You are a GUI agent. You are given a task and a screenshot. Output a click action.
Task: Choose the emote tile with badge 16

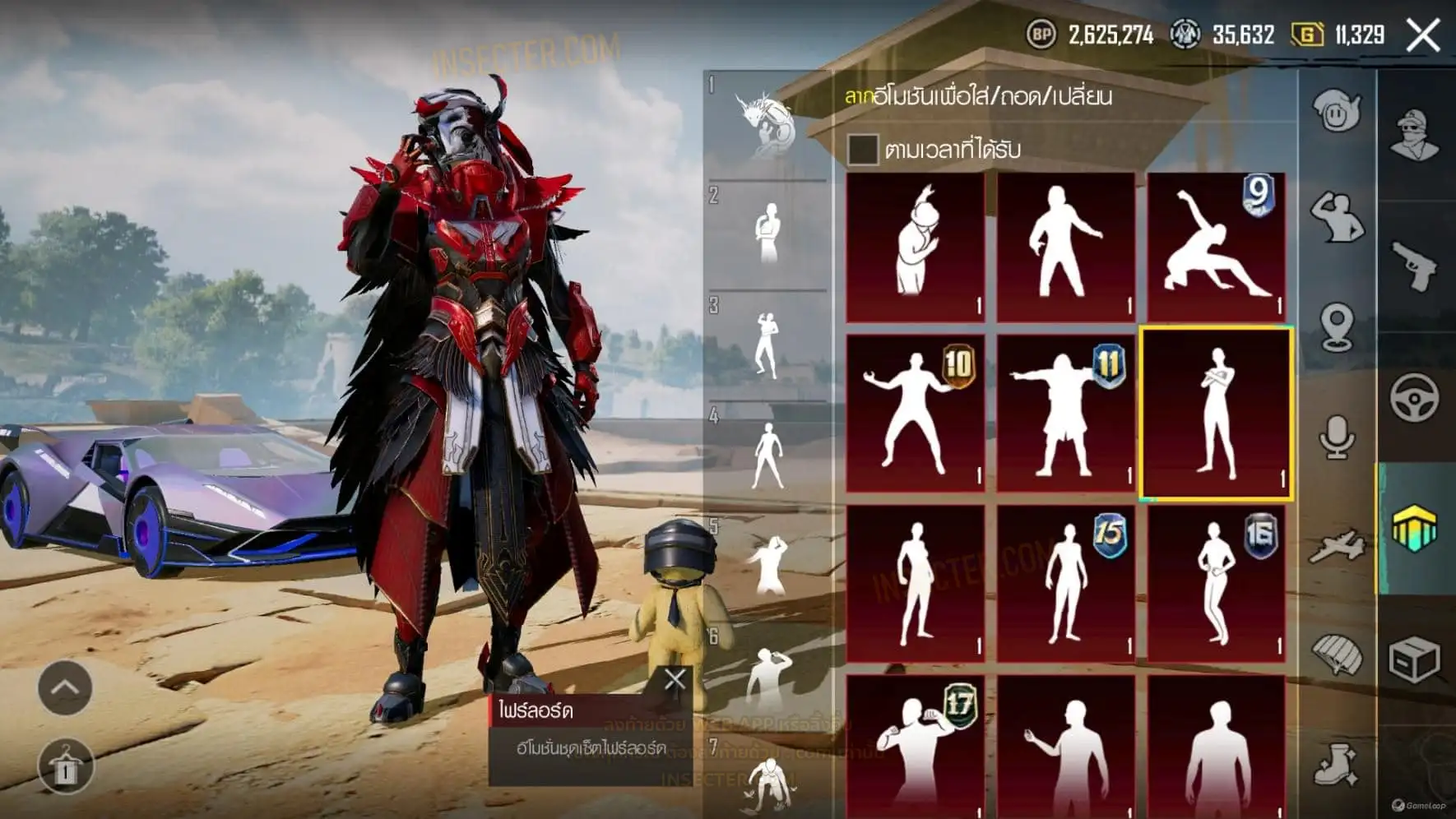pyautogui.click(x=1216, y=582)
